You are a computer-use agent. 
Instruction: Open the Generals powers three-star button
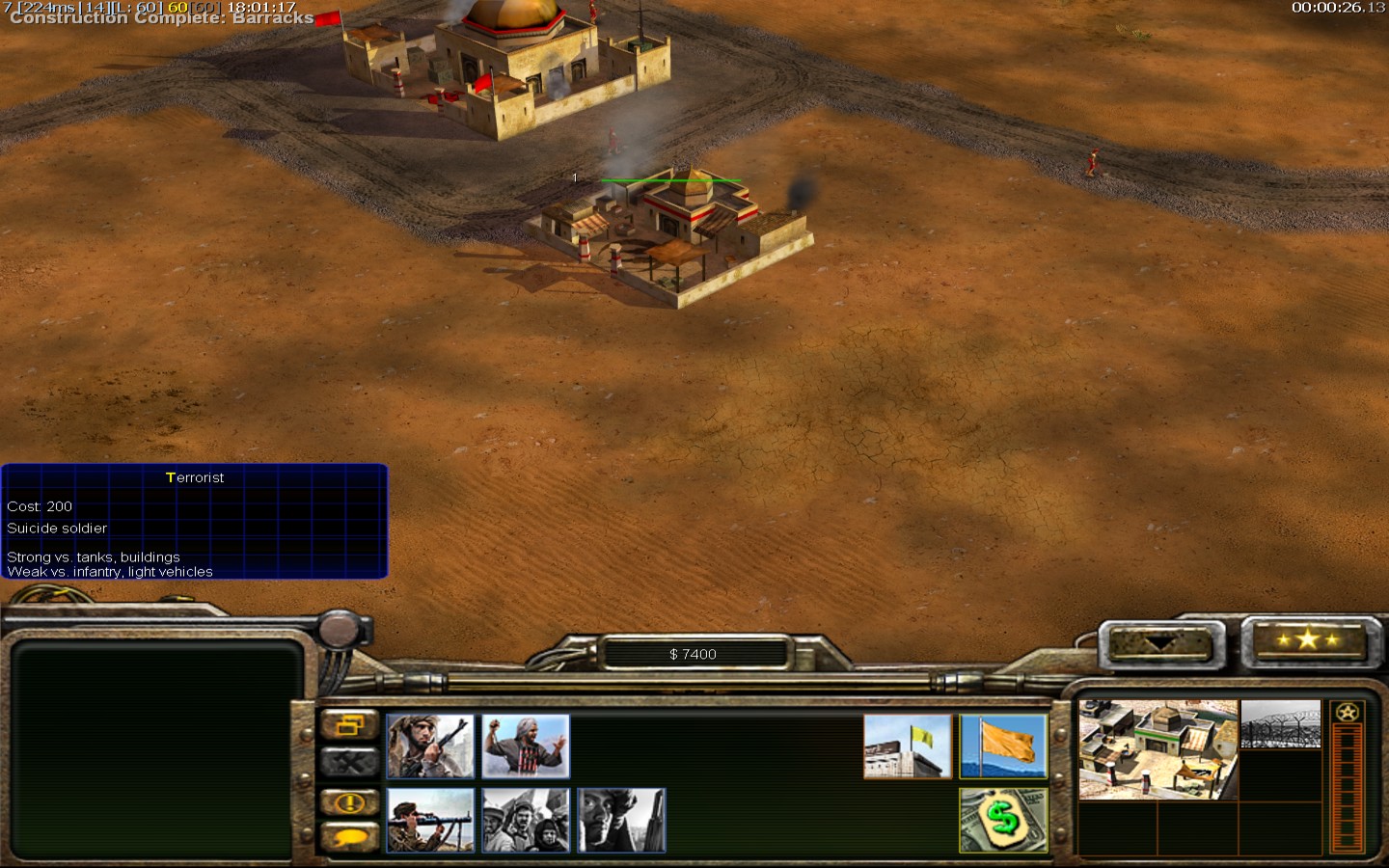(x=1307, y=639)
